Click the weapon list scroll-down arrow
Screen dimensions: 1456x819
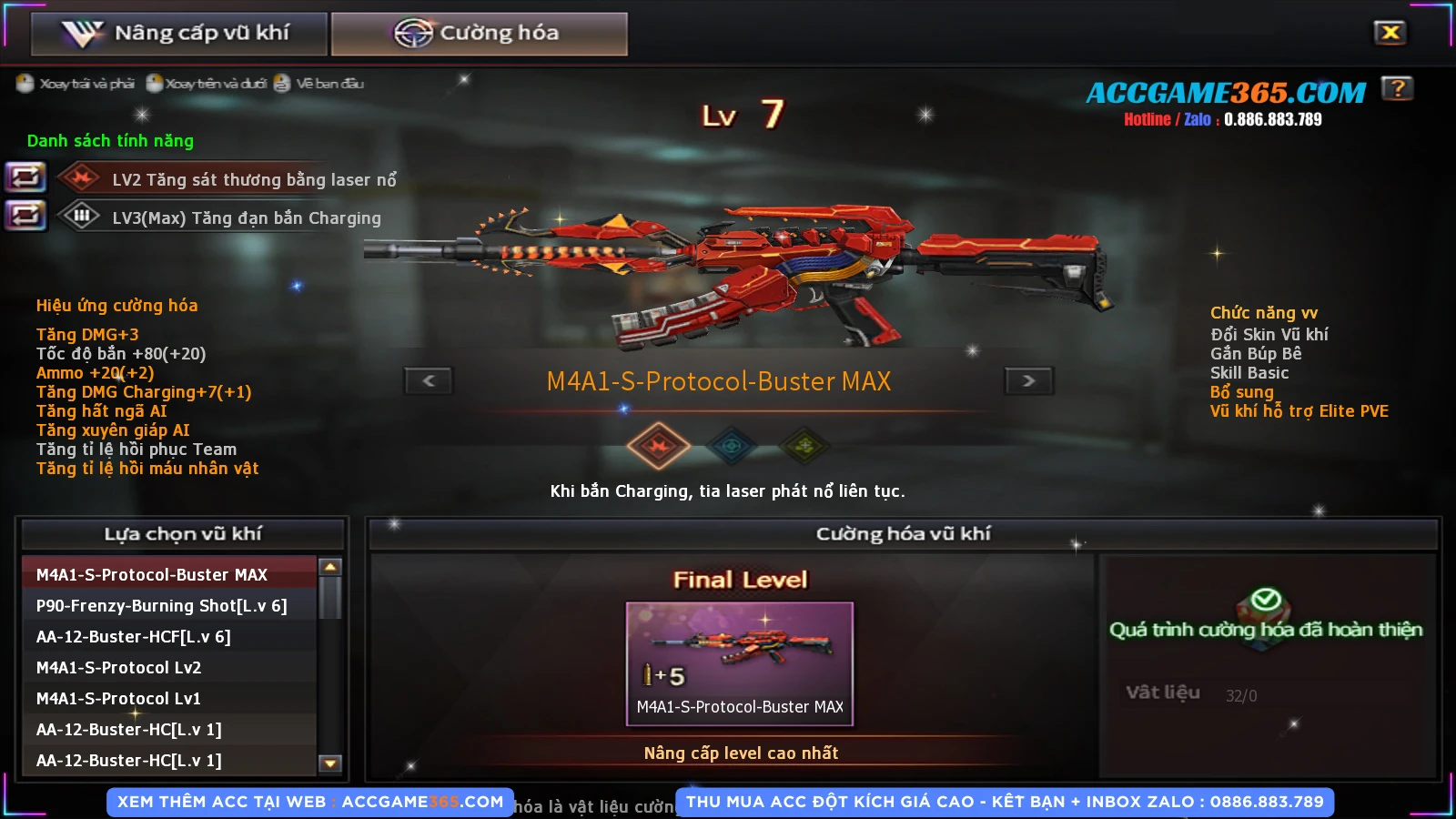(x=330, y=763)
